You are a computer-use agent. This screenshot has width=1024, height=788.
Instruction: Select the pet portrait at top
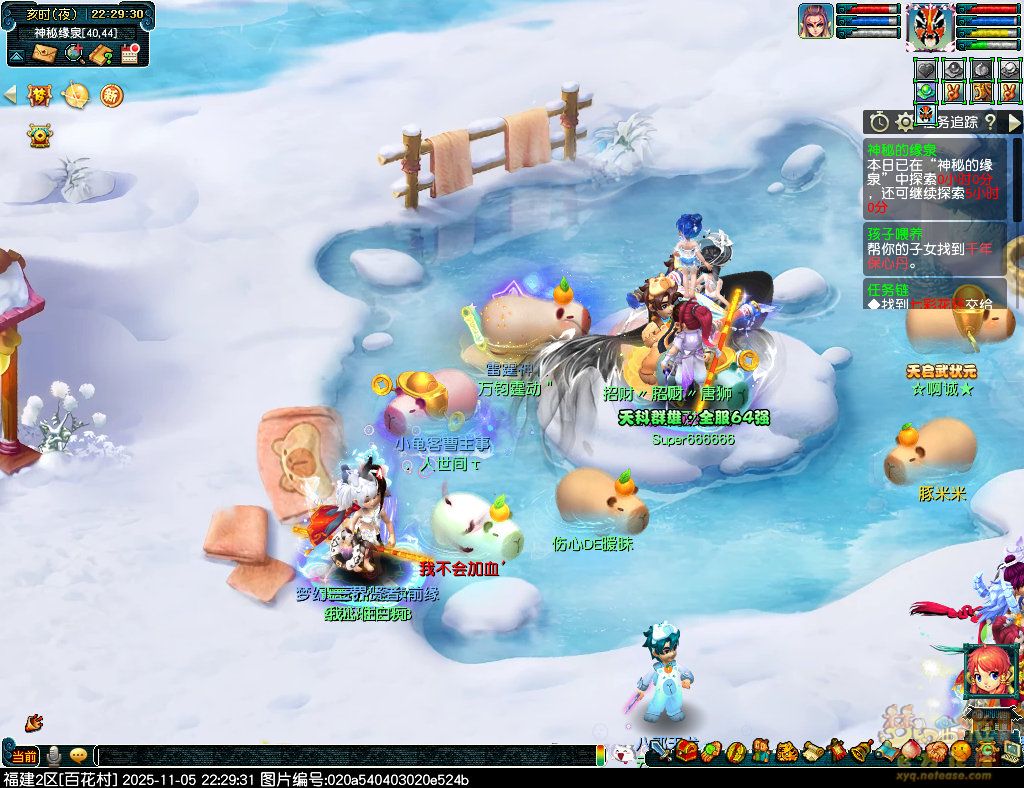(815, 21)
